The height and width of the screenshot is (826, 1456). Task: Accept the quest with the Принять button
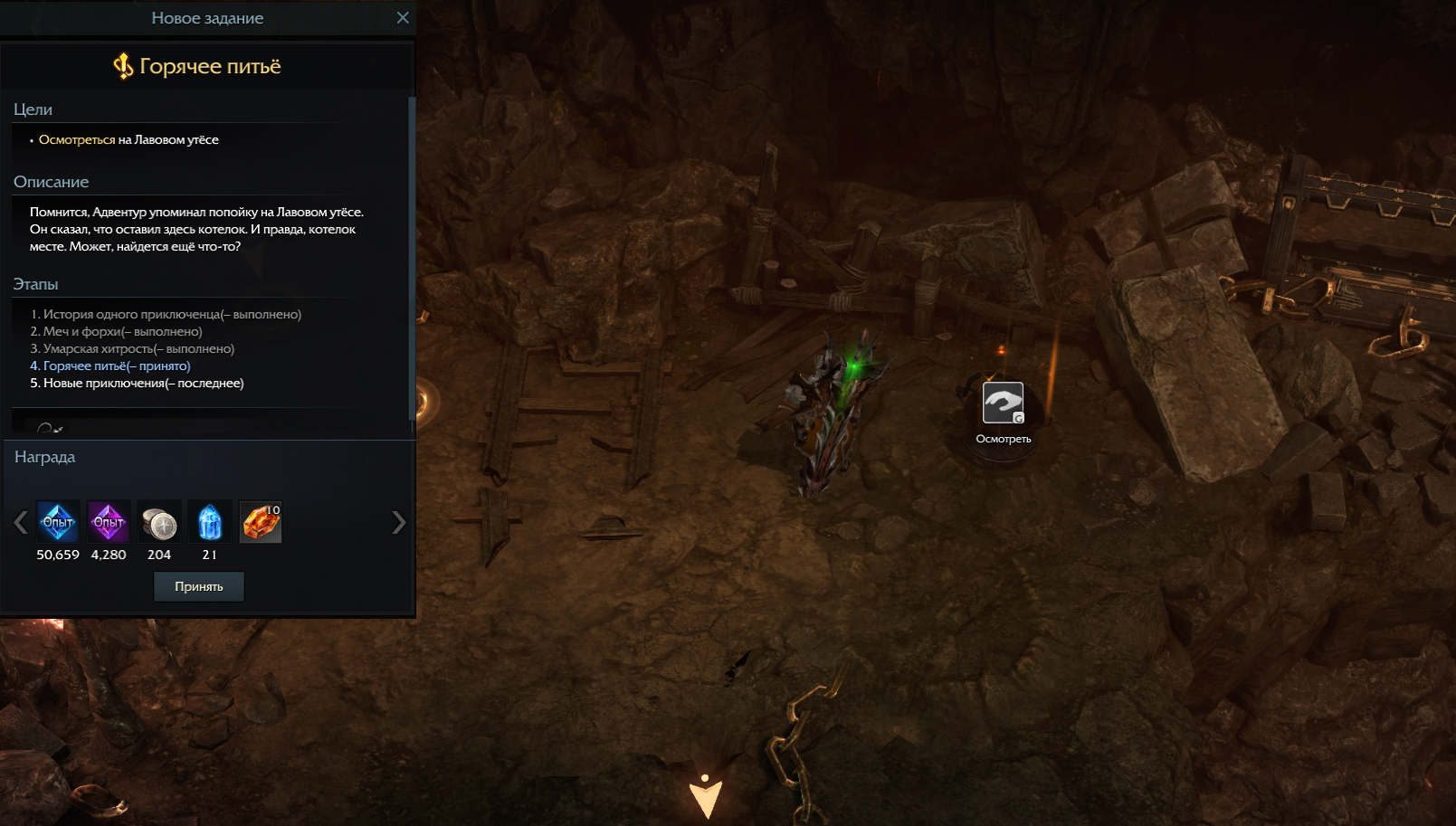(198, 586)
